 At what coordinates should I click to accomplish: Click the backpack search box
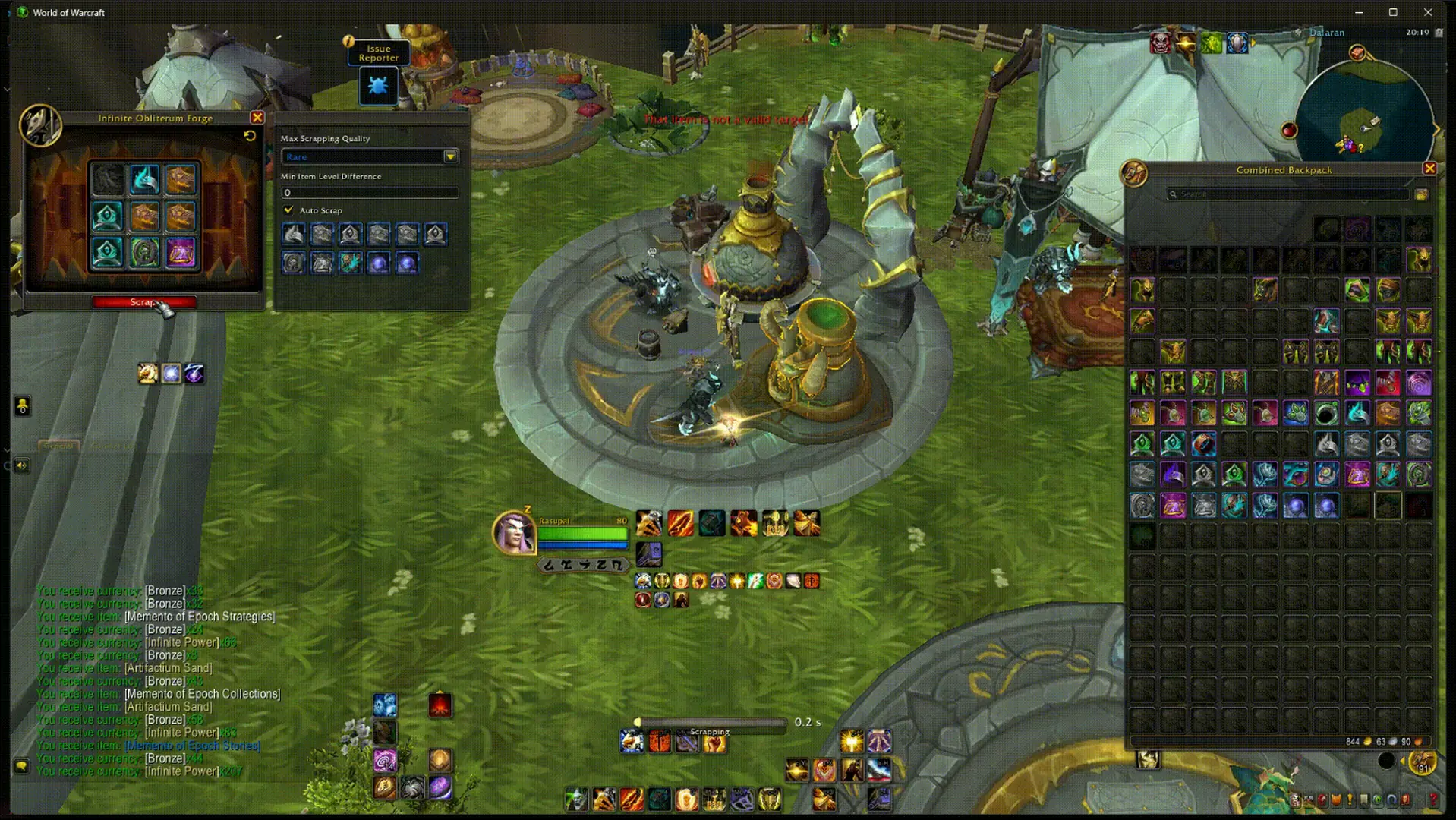pyautogui.click(x=1287, y=194)
